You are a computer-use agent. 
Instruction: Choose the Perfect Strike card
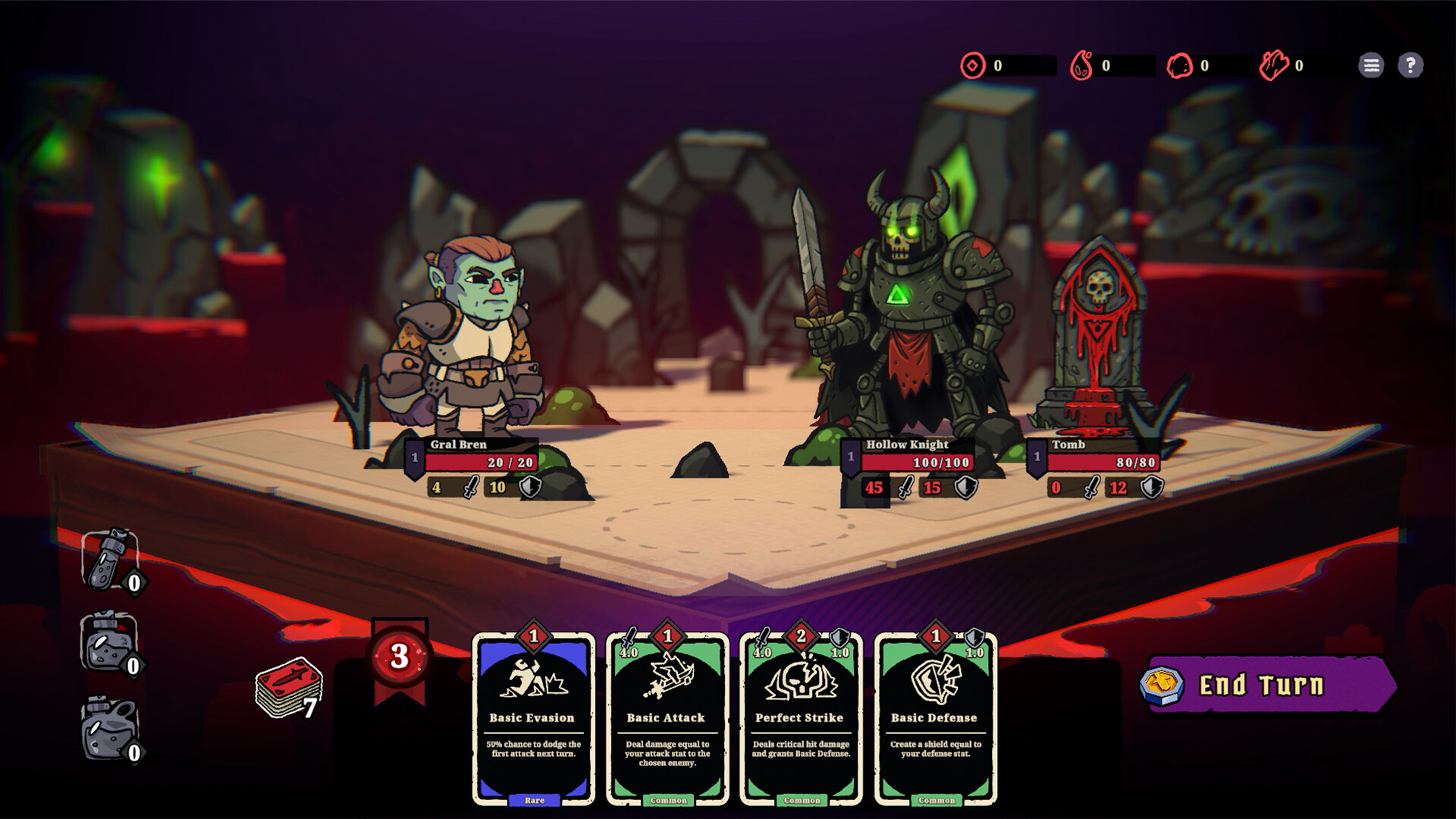pyautogui.click(x=801, y=717)
